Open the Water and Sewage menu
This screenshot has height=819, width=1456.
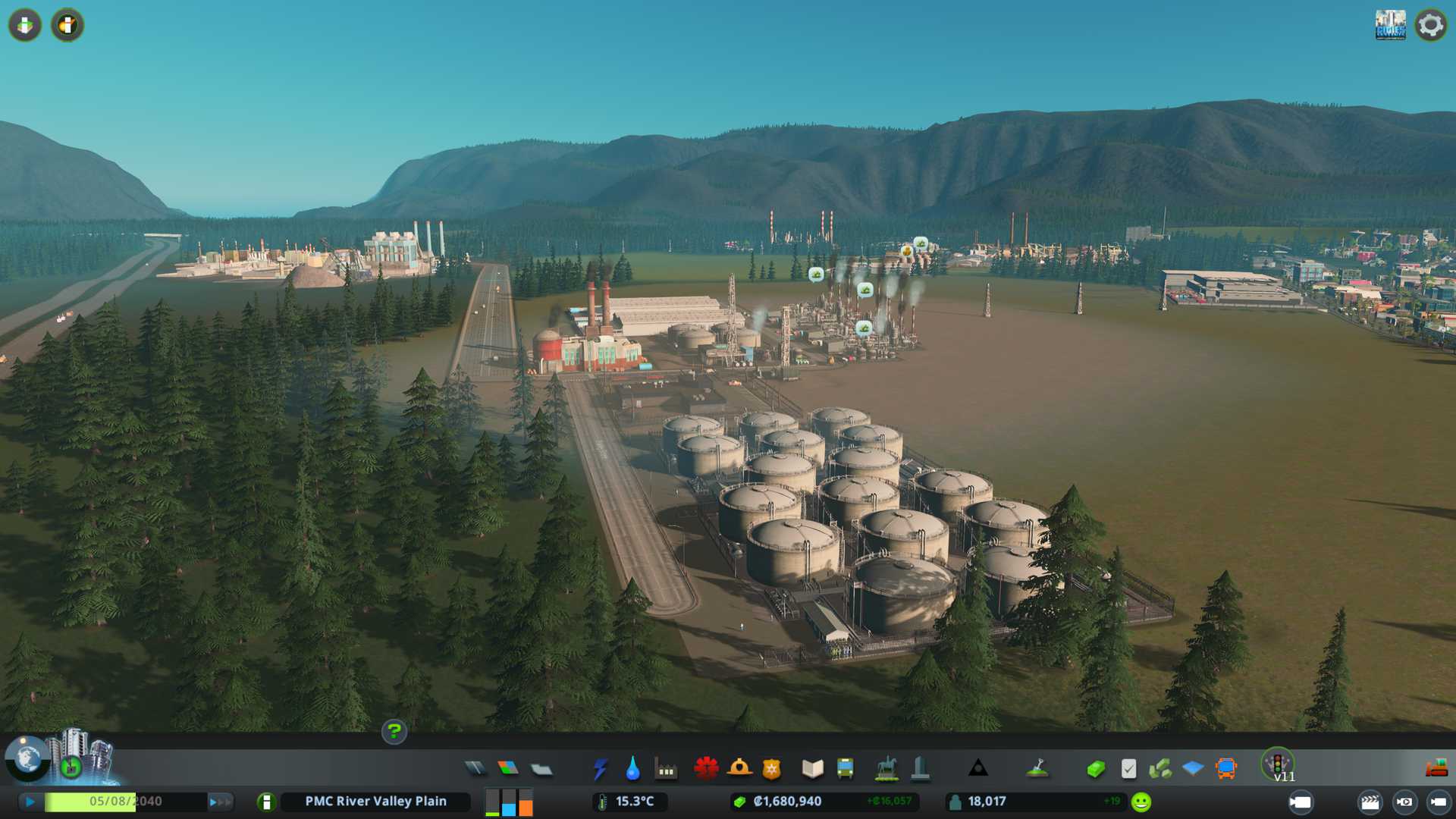point(632,769)
